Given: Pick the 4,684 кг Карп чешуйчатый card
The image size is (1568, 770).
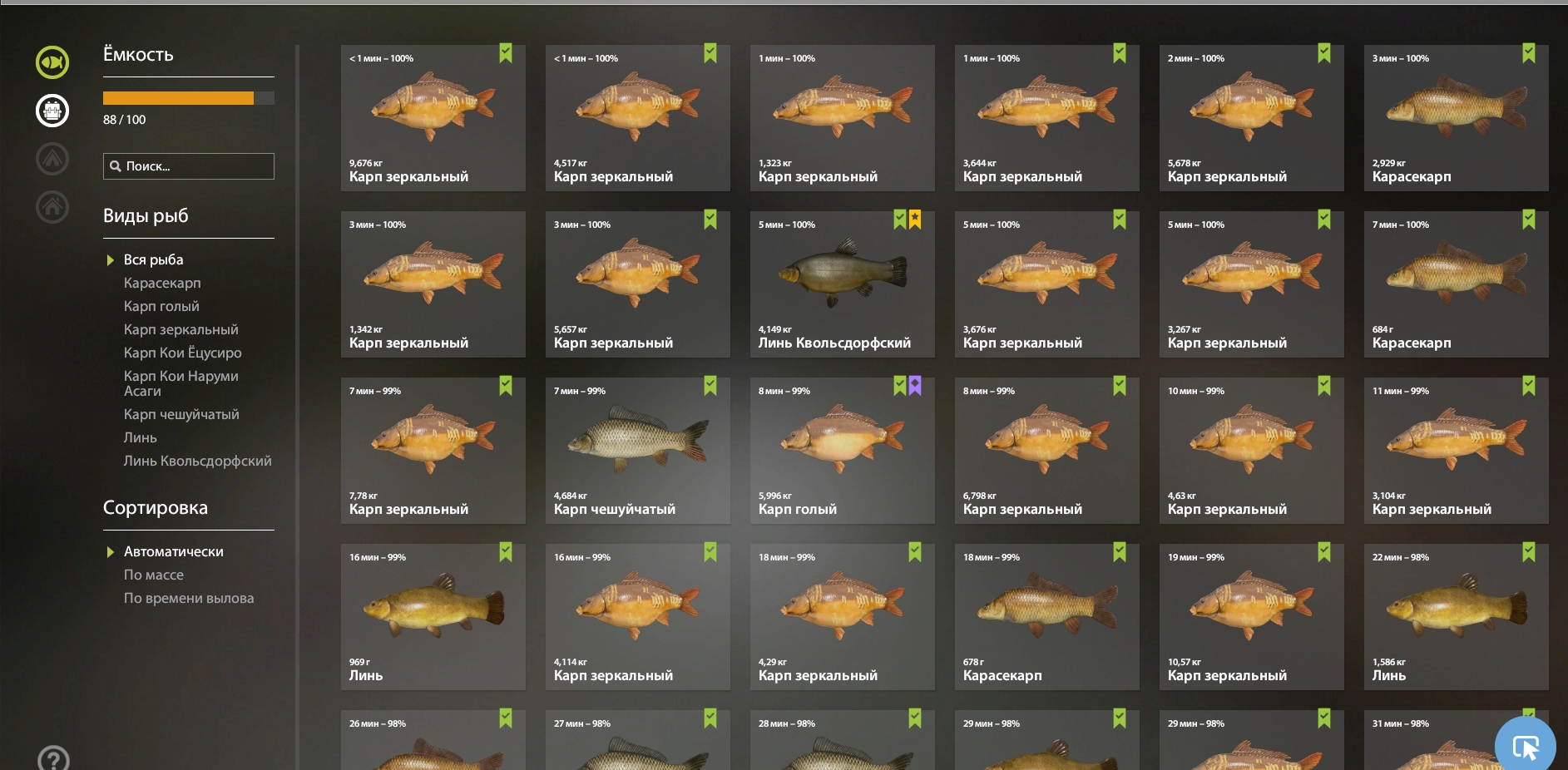Looking at the screenshot, I should (637, 451).
